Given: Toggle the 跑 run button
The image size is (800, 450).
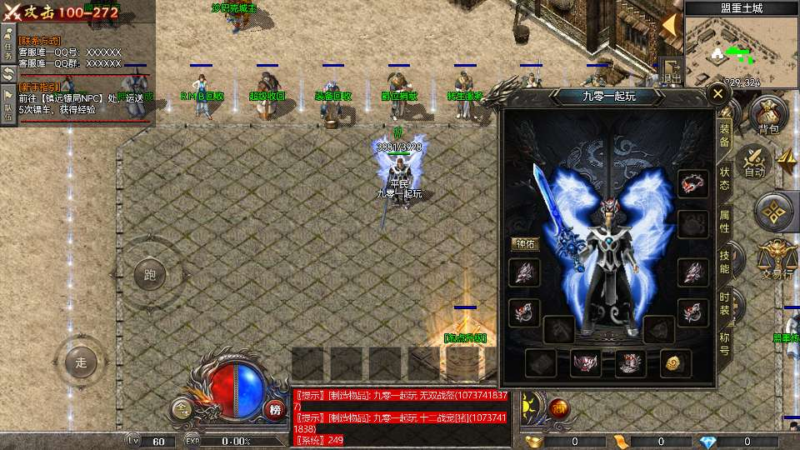Looking at the screenshot, I should [150, 274].
